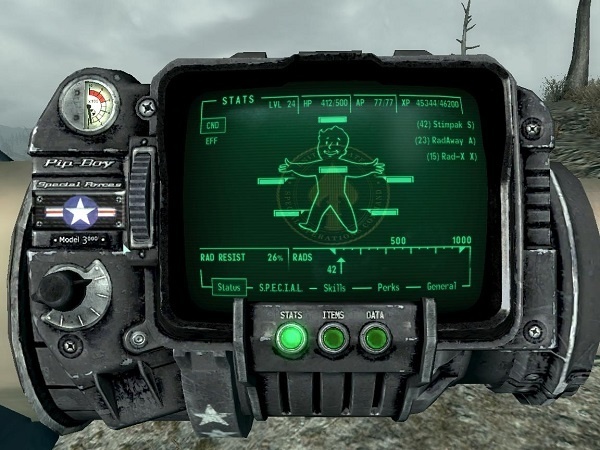The width and height of the screenshot is (600, 450).
Task: Open the Skills tab
Action: pyautogui.click(x=337, y=287)
